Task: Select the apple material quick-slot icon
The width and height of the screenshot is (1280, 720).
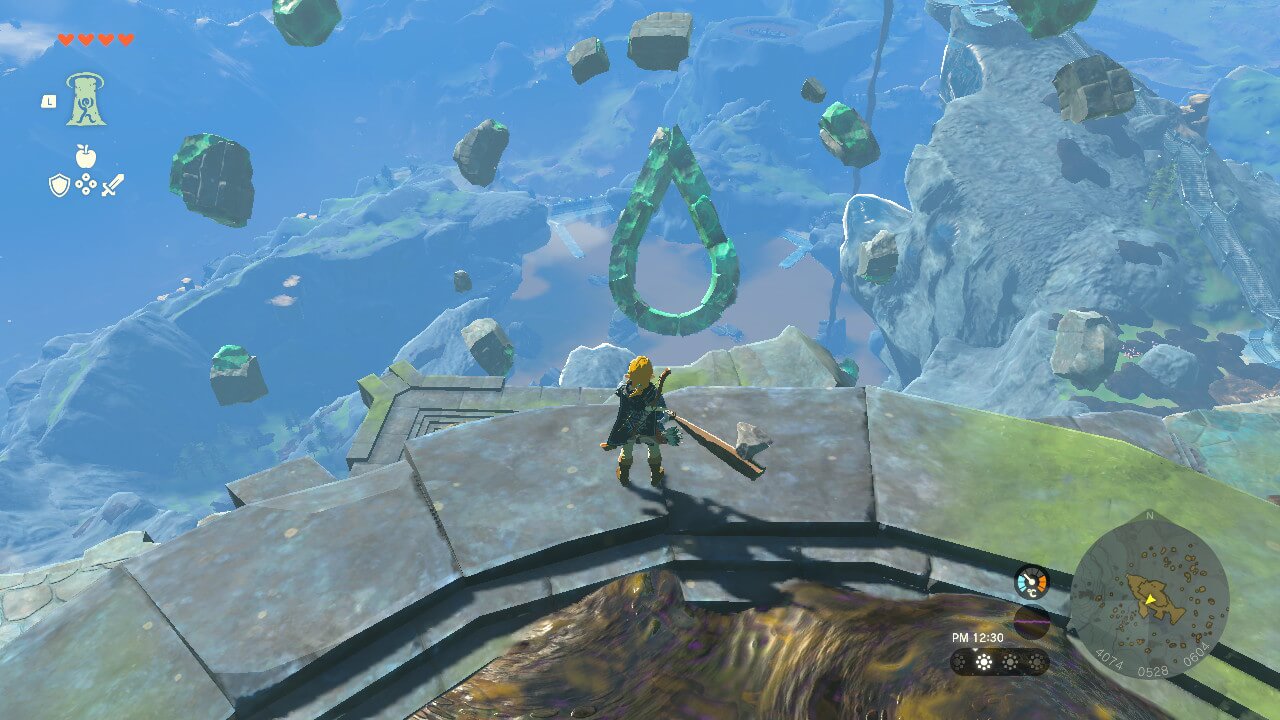Action: (86, 155)
